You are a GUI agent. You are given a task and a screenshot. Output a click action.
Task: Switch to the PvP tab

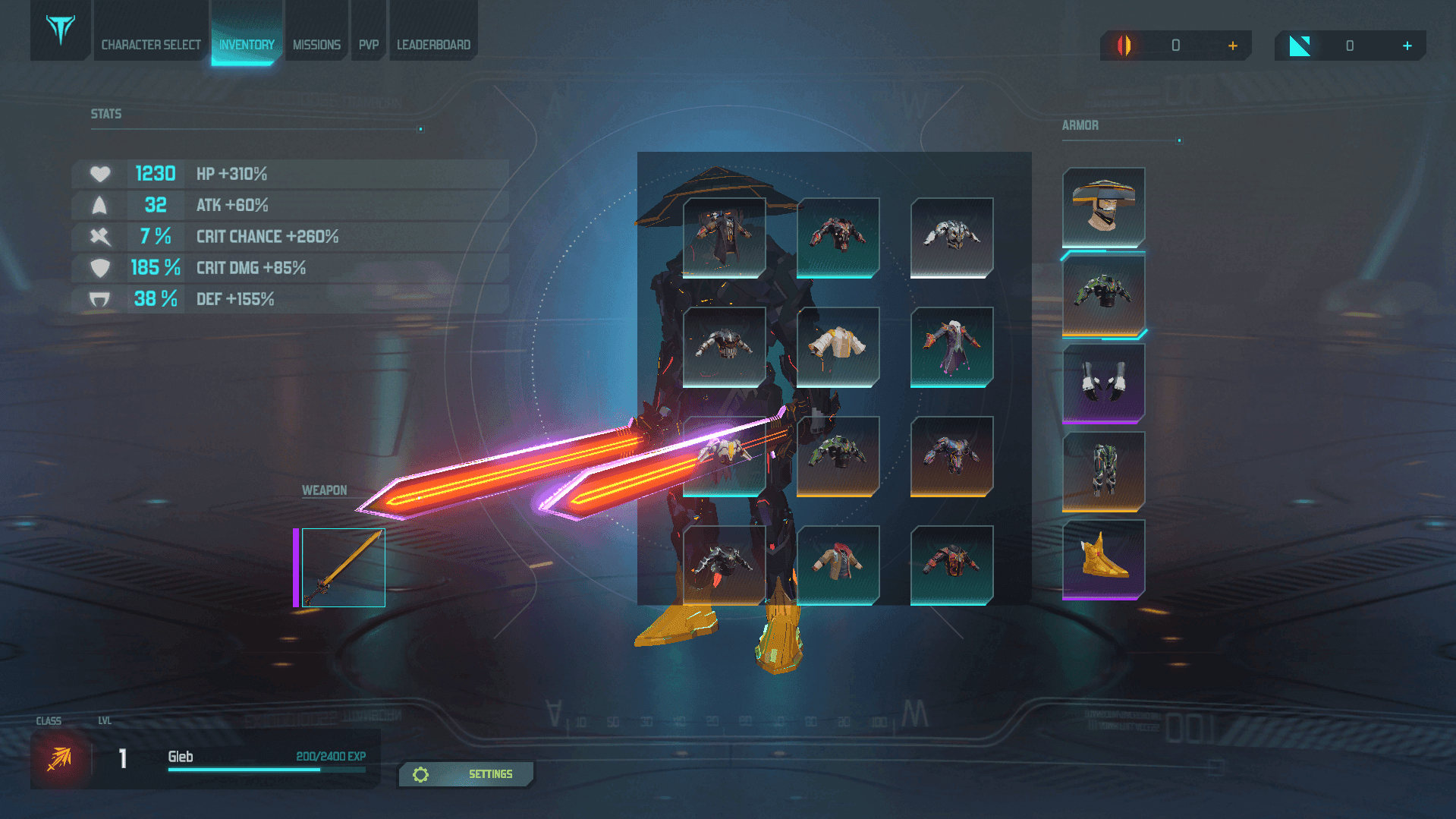pyautogui.click(x=368, y=44)
